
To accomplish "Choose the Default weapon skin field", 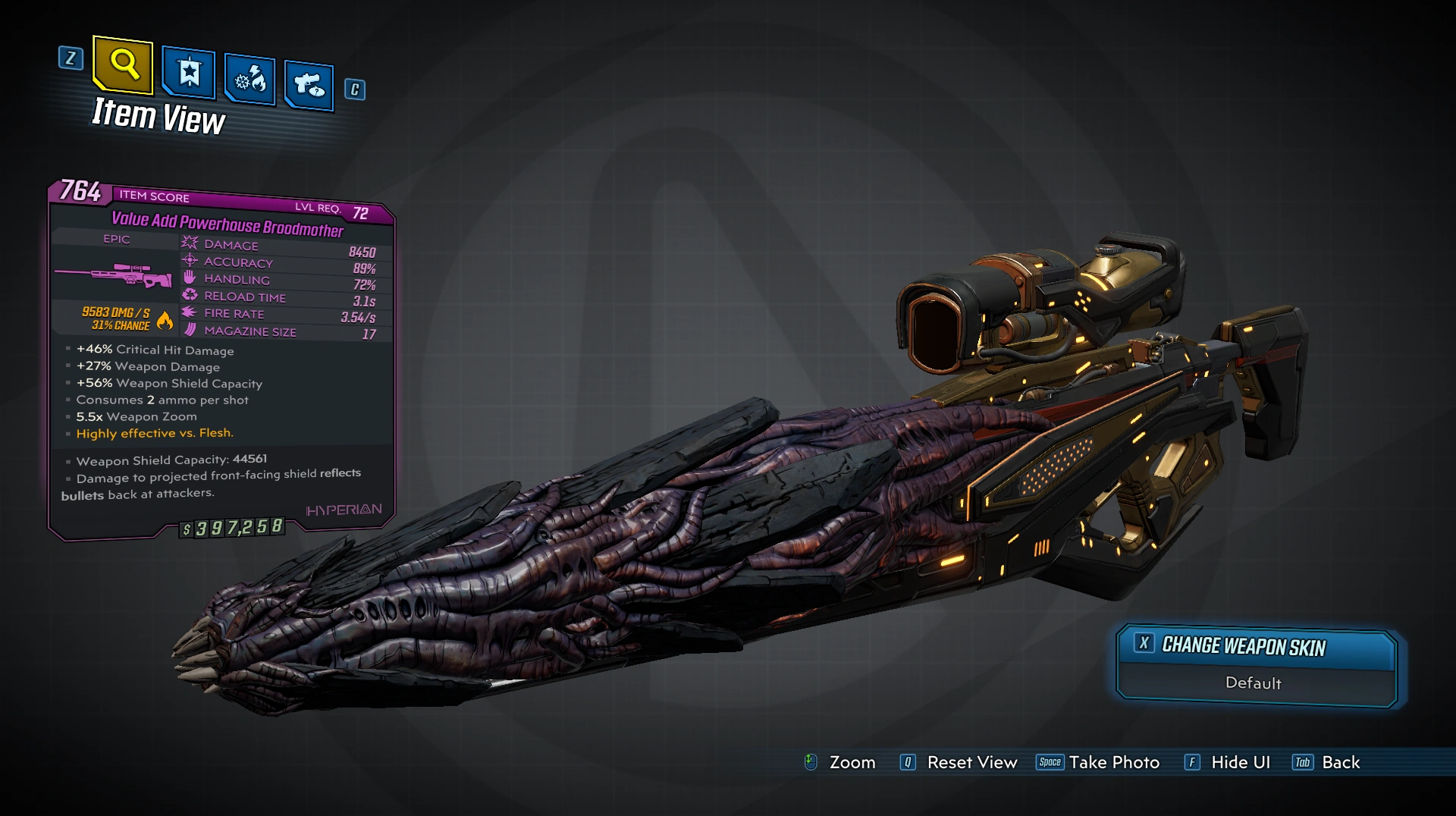I will click(1253, 683).
